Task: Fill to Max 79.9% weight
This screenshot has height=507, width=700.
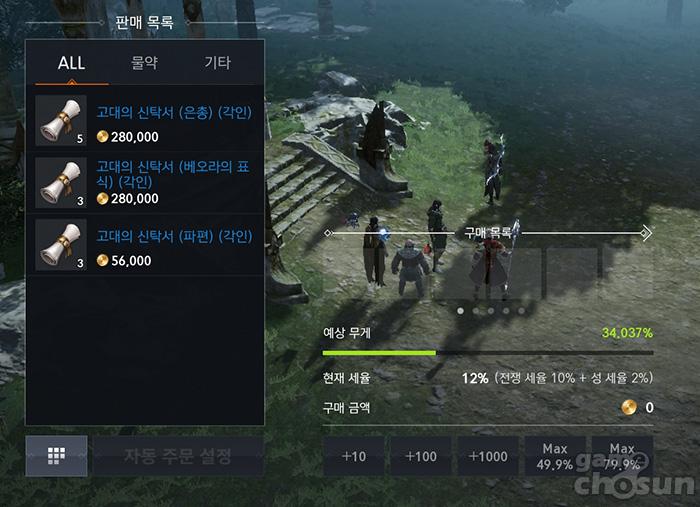Action: pos(622,456)
